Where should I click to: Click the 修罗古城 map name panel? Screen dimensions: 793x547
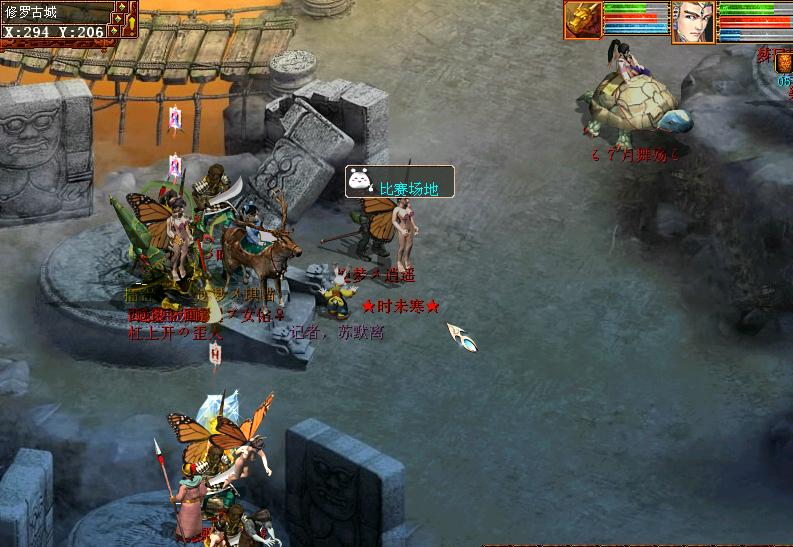(52, 13)
